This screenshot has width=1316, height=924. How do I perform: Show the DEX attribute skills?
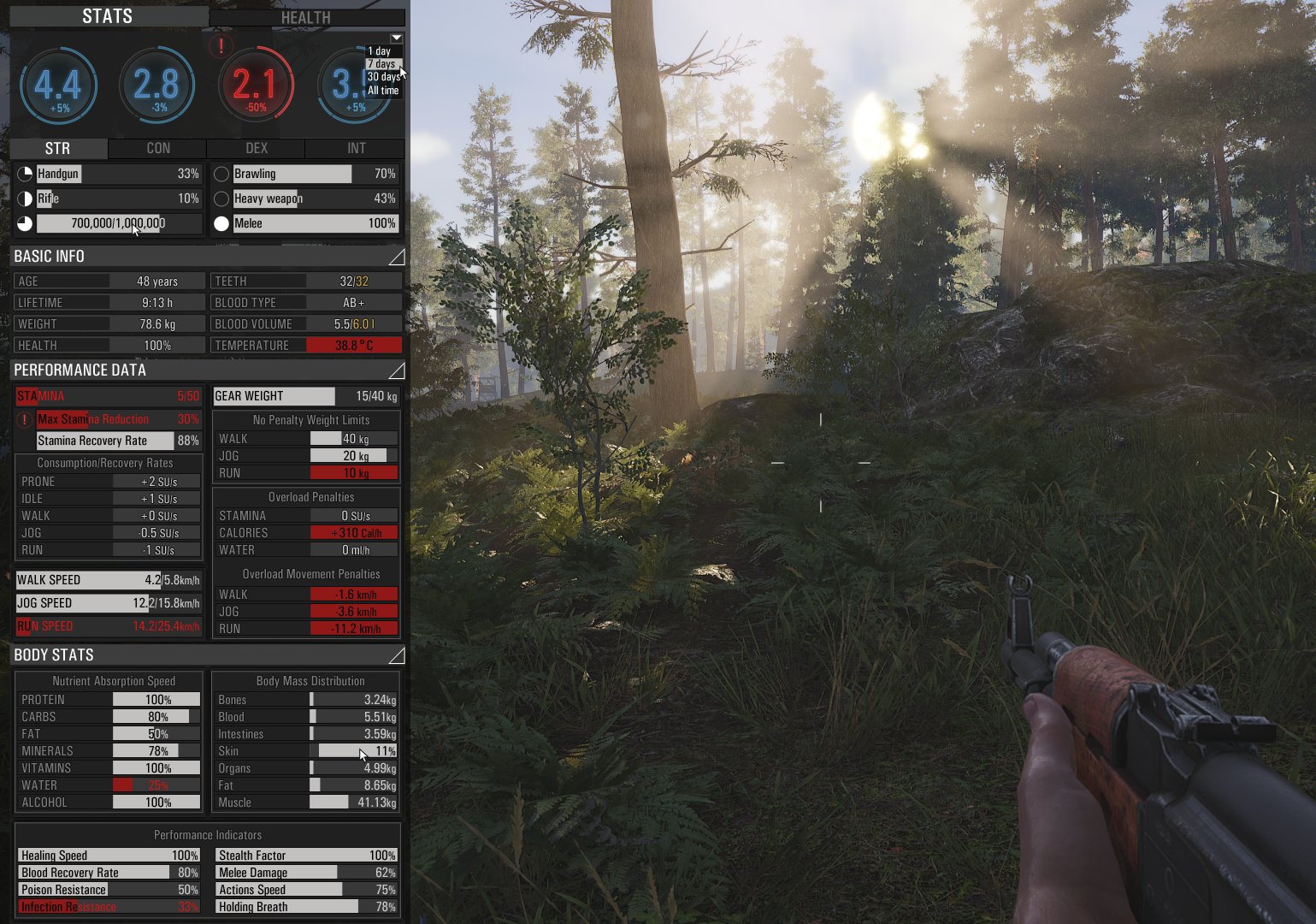click(257, 148)
